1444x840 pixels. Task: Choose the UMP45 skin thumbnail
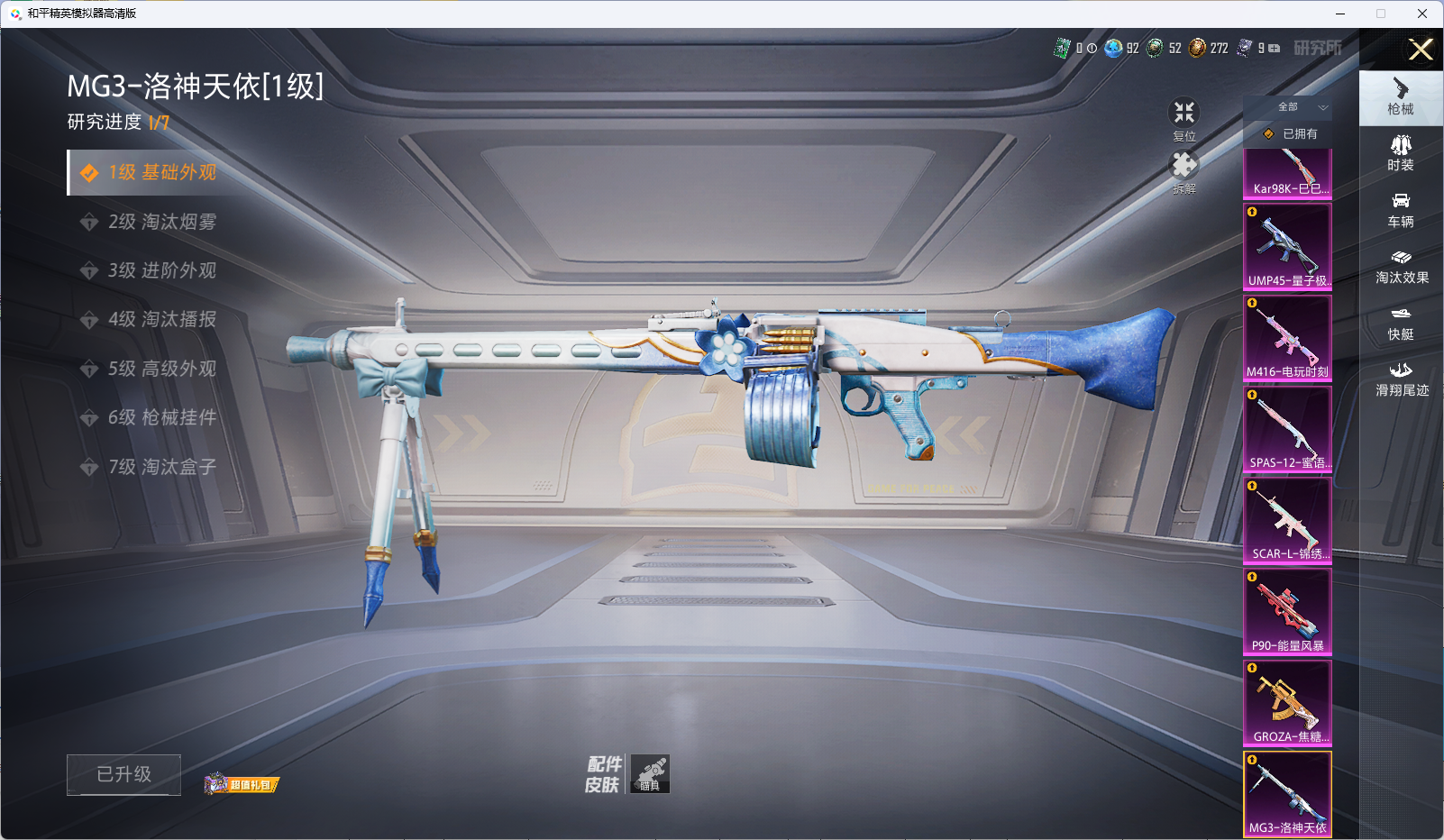(x=1287, y=246)
